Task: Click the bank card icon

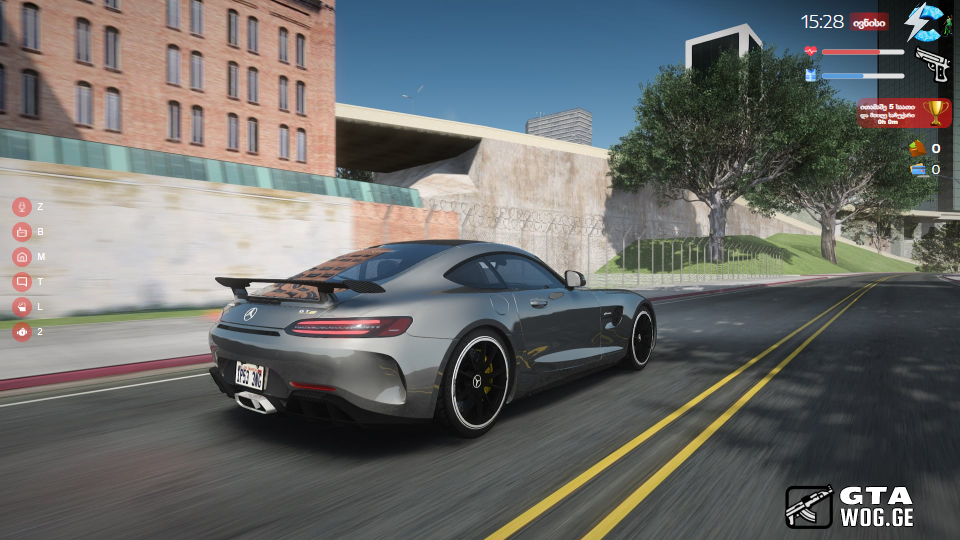Action: click(x=917, y=170)
